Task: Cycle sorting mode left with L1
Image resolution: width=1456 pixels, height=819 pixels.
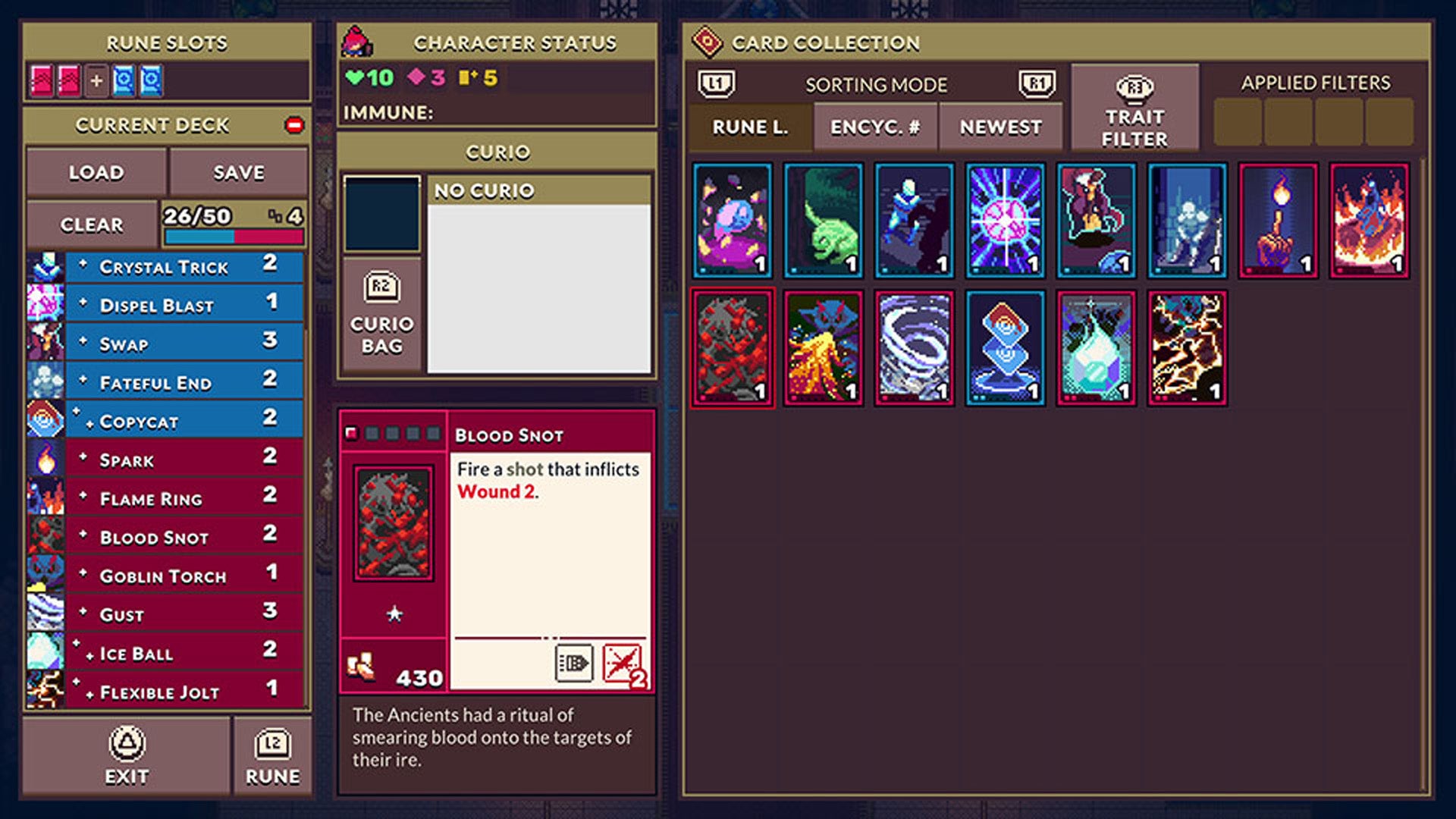Action: (x=717, y=84)
